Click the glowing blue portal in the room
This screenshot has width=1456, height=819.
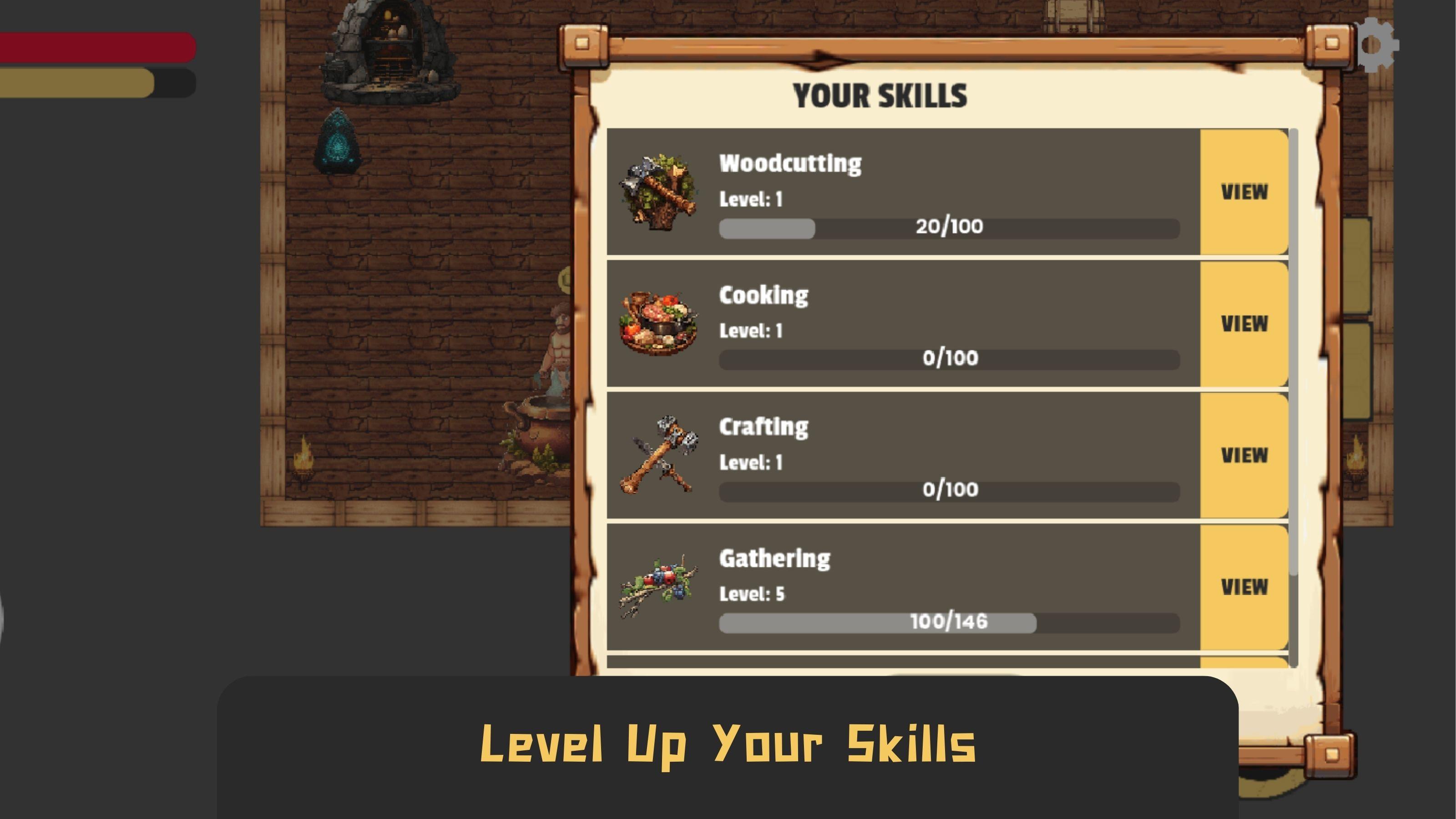(338, 142)
